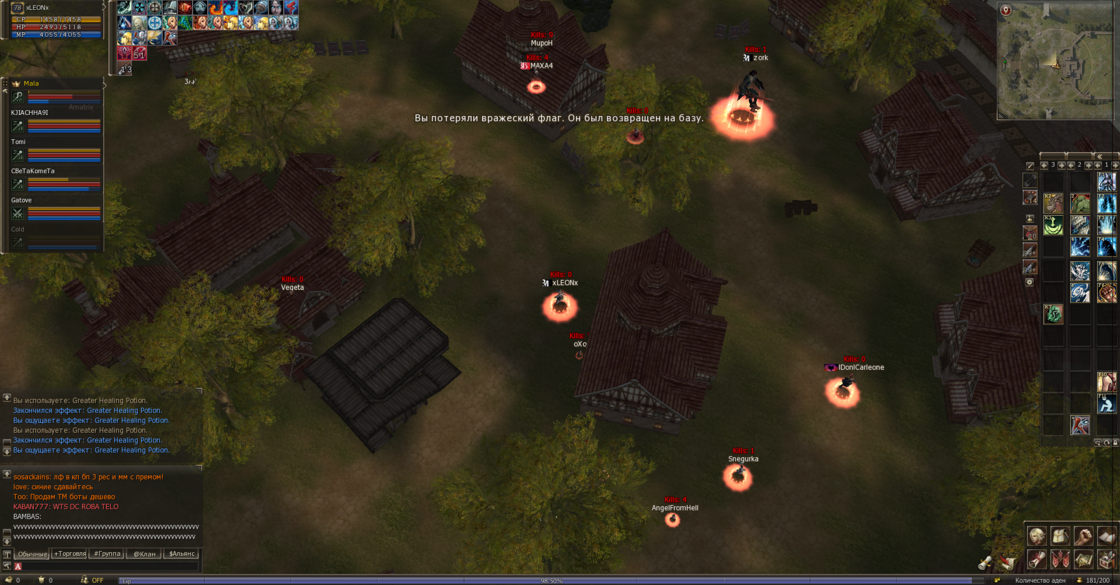Switch to the +Торговля chat tab
The image size is (1120, 585).
pos(69,553)
